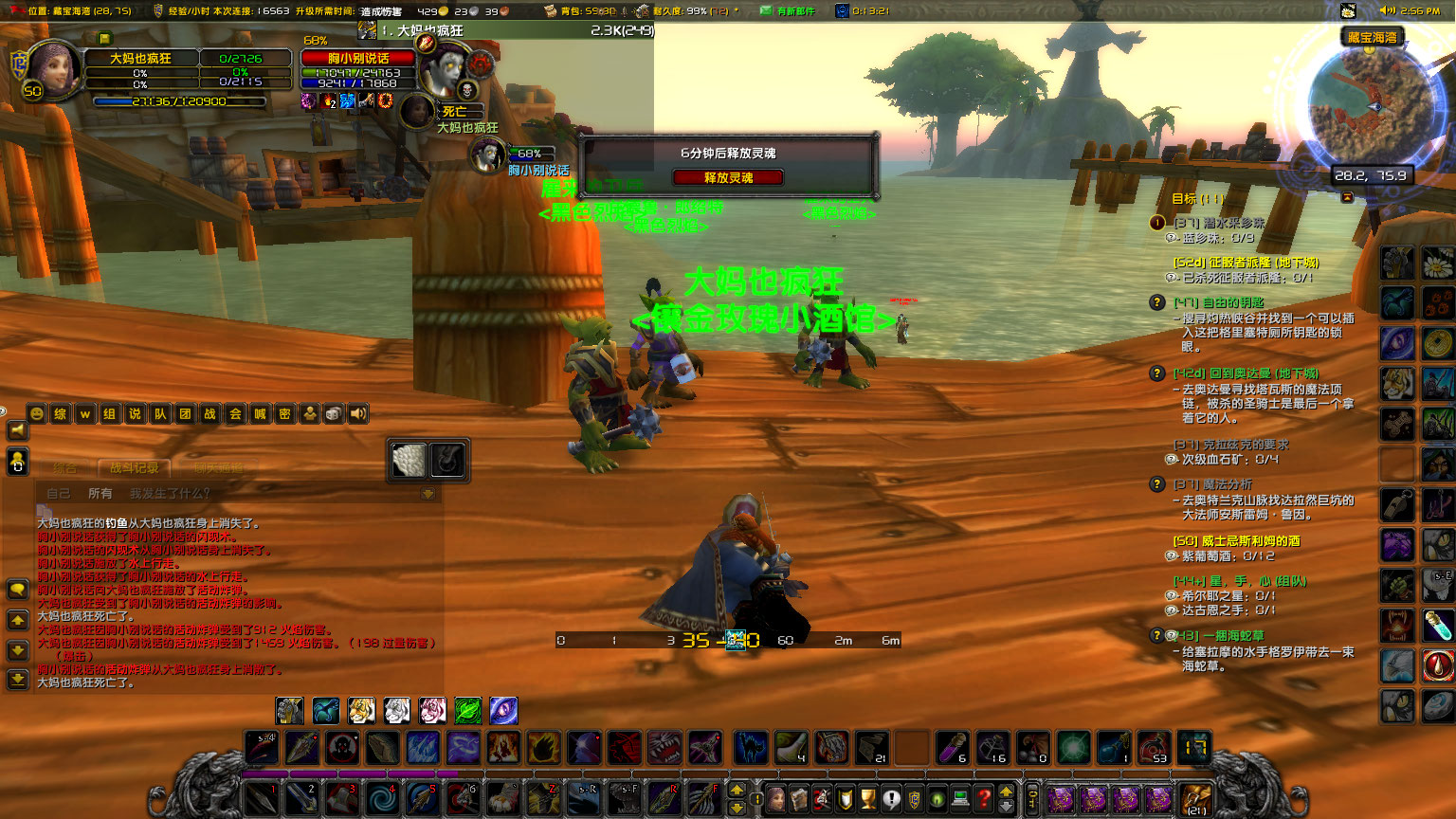Switch to the 综合 chat tab

pyautogui.click(x=64, y=468)
